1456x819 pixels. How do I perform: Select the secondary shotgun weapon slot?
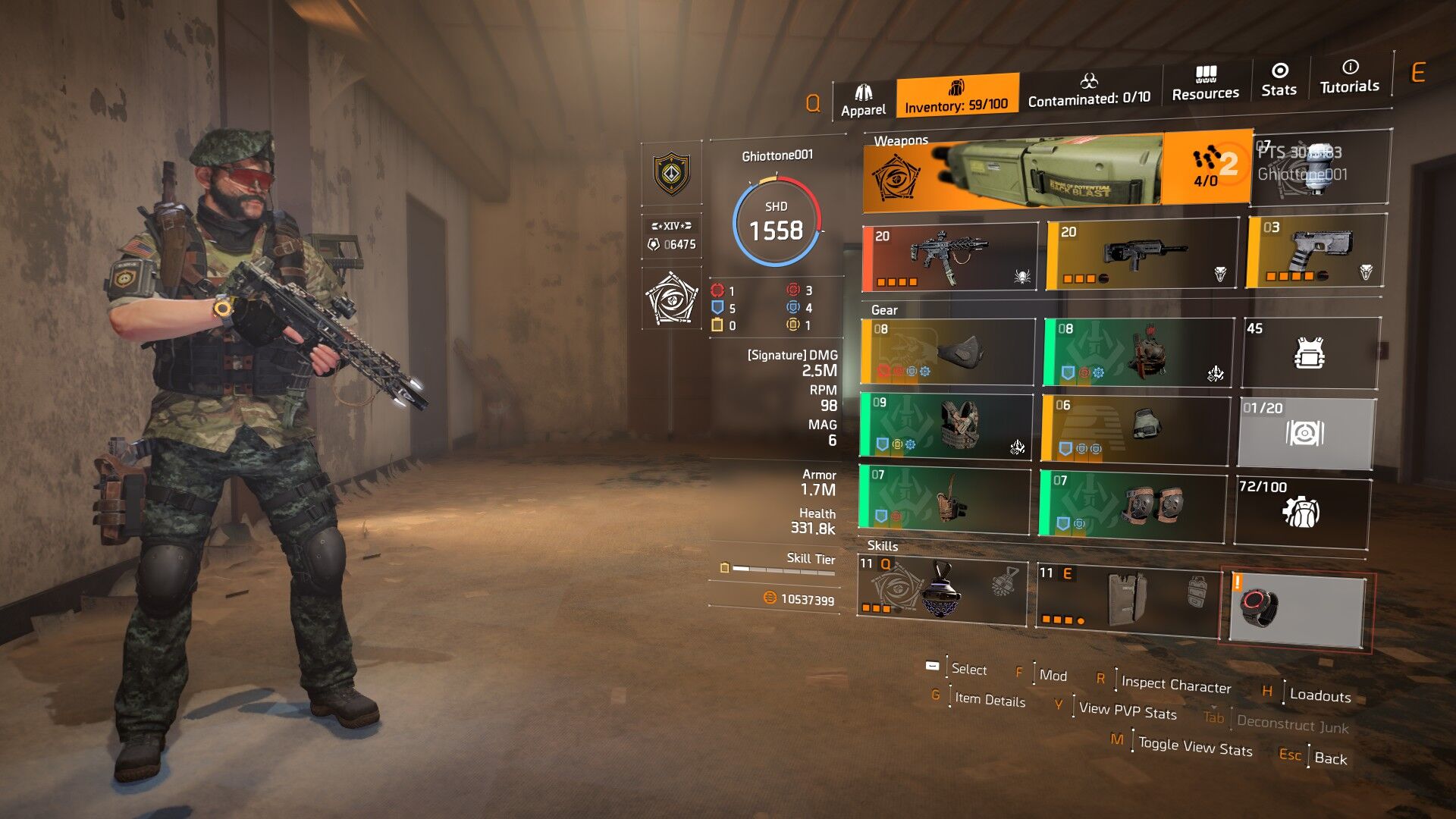tap(1141, 256)
